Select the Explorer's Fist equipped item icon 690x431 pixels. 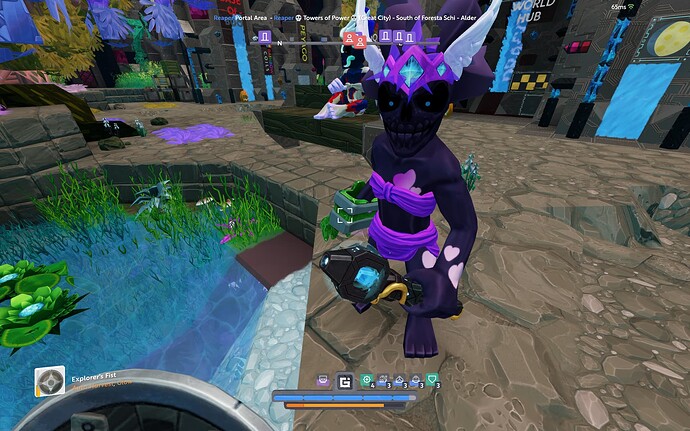[50, 382]
